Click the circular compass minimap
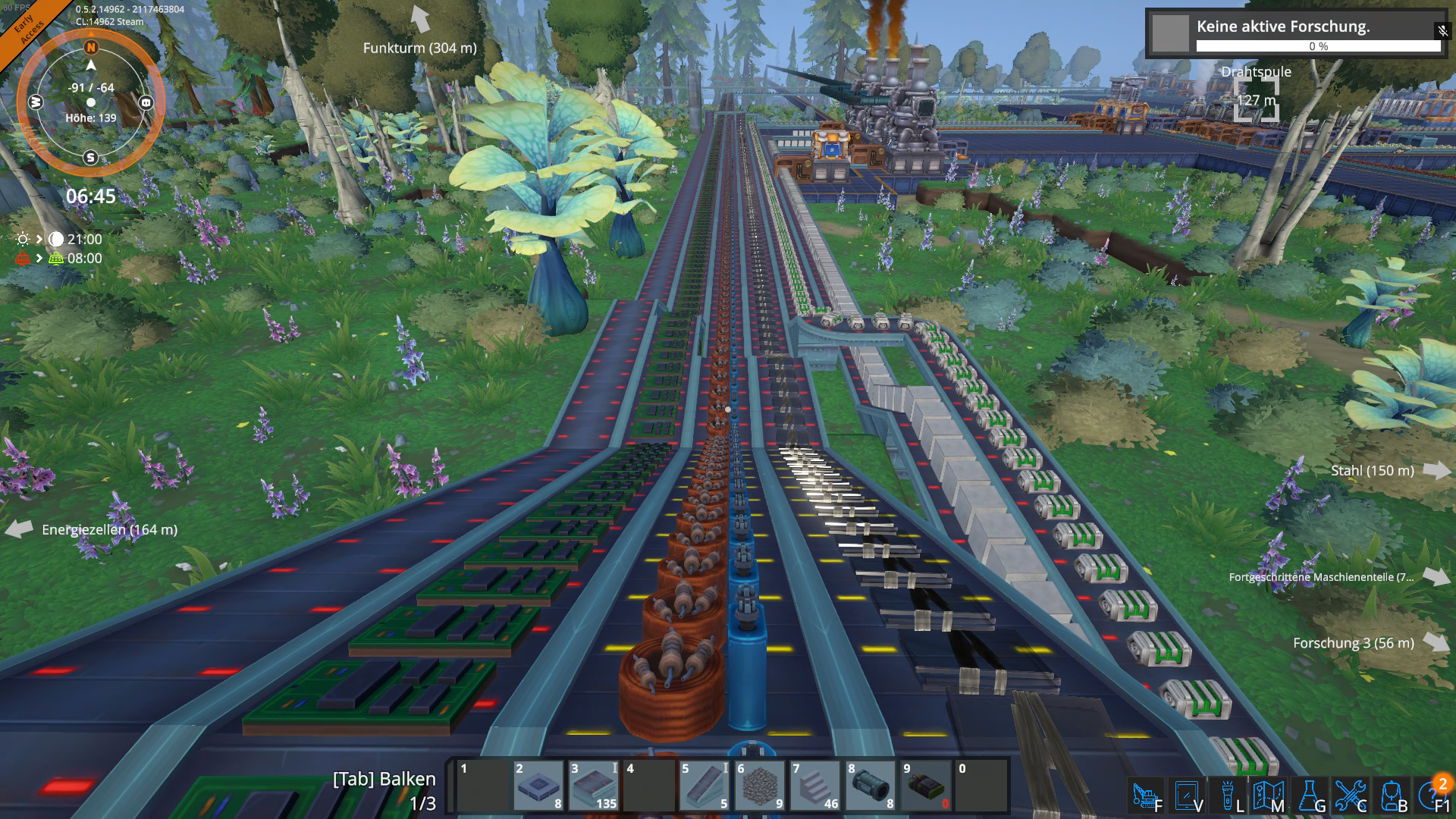1456x819 pixels. (x=91, y=102)
